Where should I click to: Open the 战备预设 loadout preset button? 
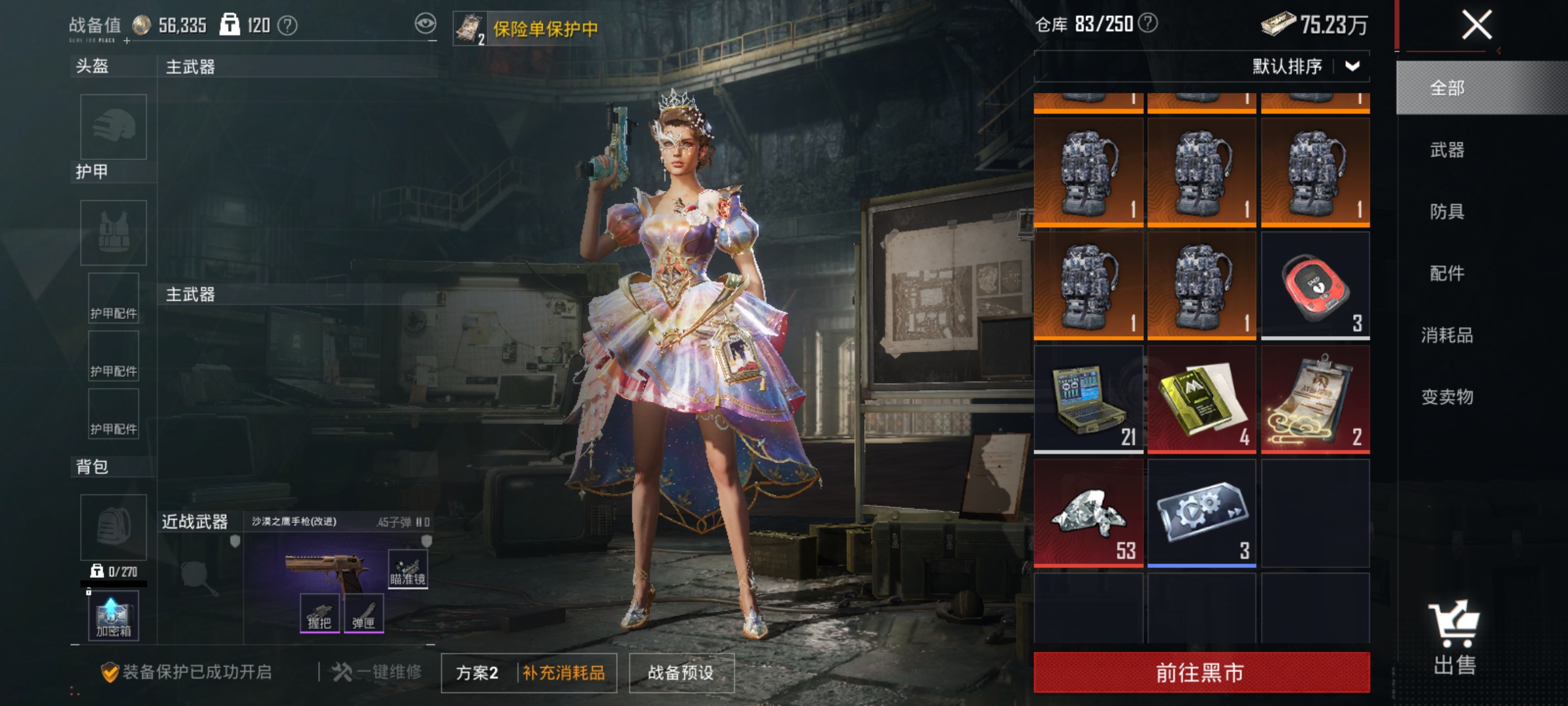(681, 673)
